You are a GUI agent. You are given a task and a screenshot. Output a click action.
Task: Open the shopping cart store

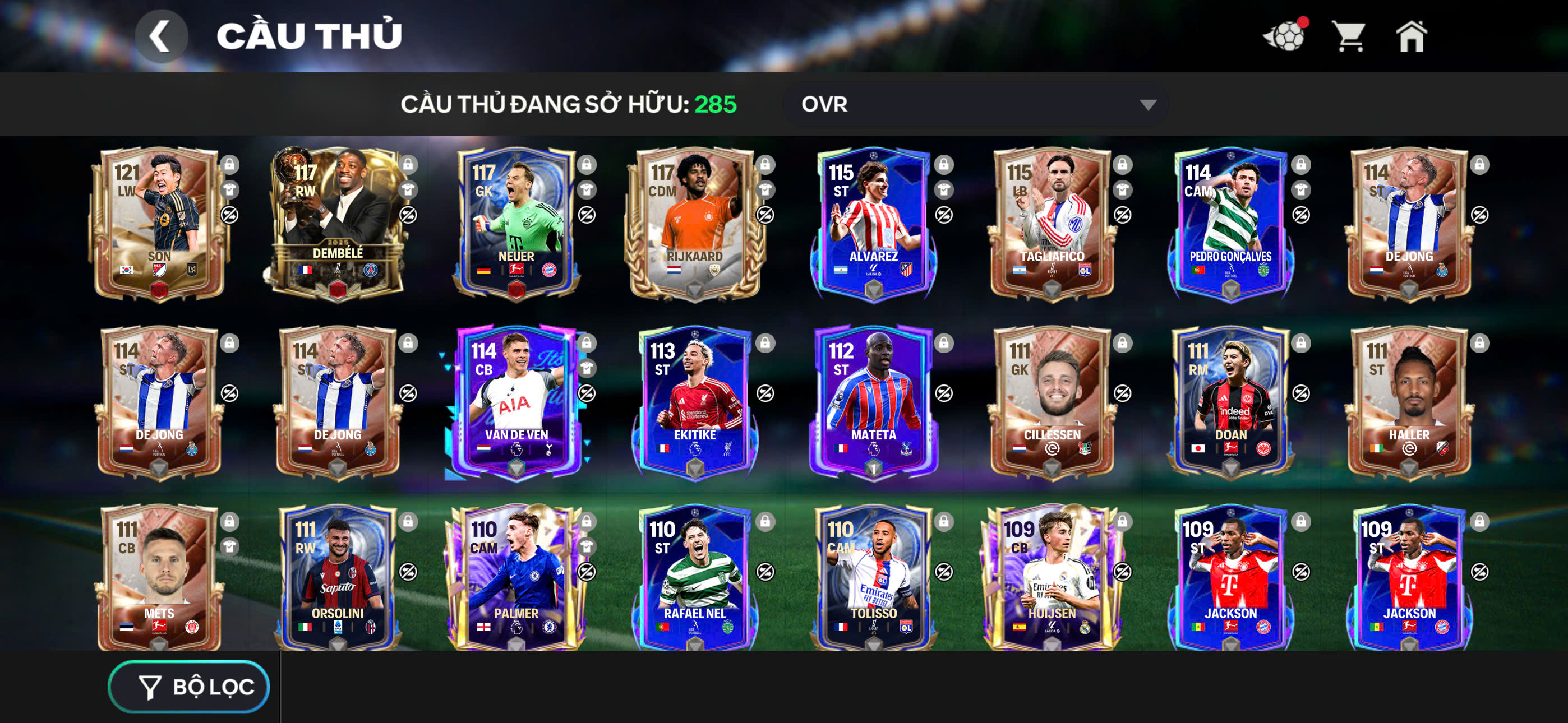tap(1348, 36)
